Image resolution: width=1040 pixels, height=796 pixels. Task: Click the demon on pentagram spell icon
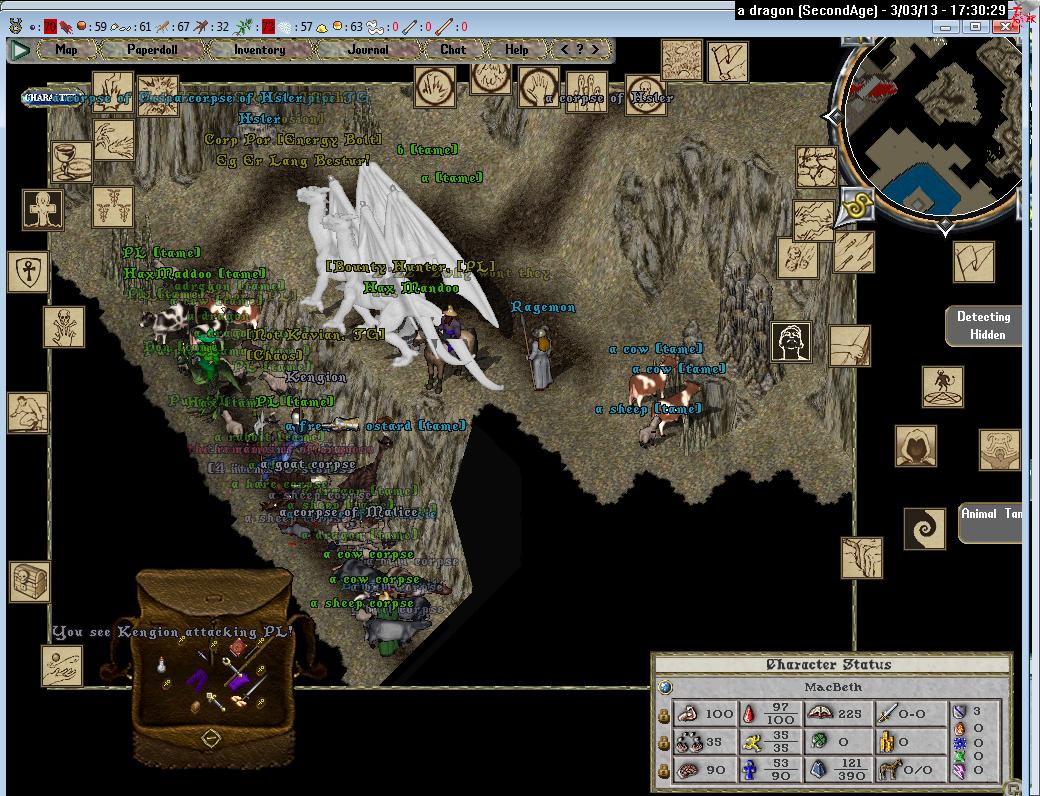click(x=942, y=387)
